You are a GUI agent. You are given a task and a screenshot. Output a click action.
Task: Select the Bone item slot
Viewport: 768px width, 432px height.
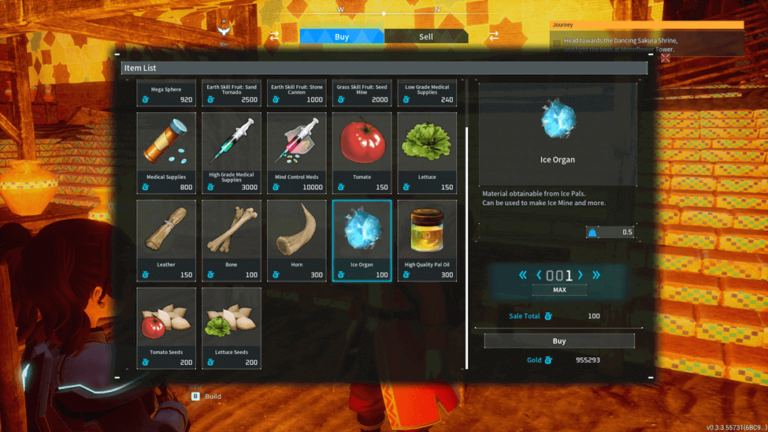pos(231,240)
